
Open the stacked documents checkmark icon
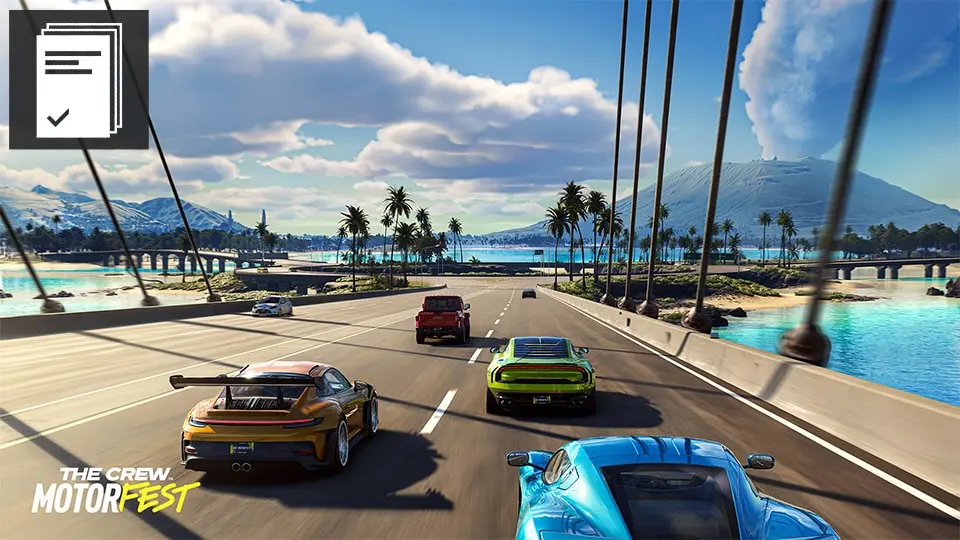tap(78, 80)
